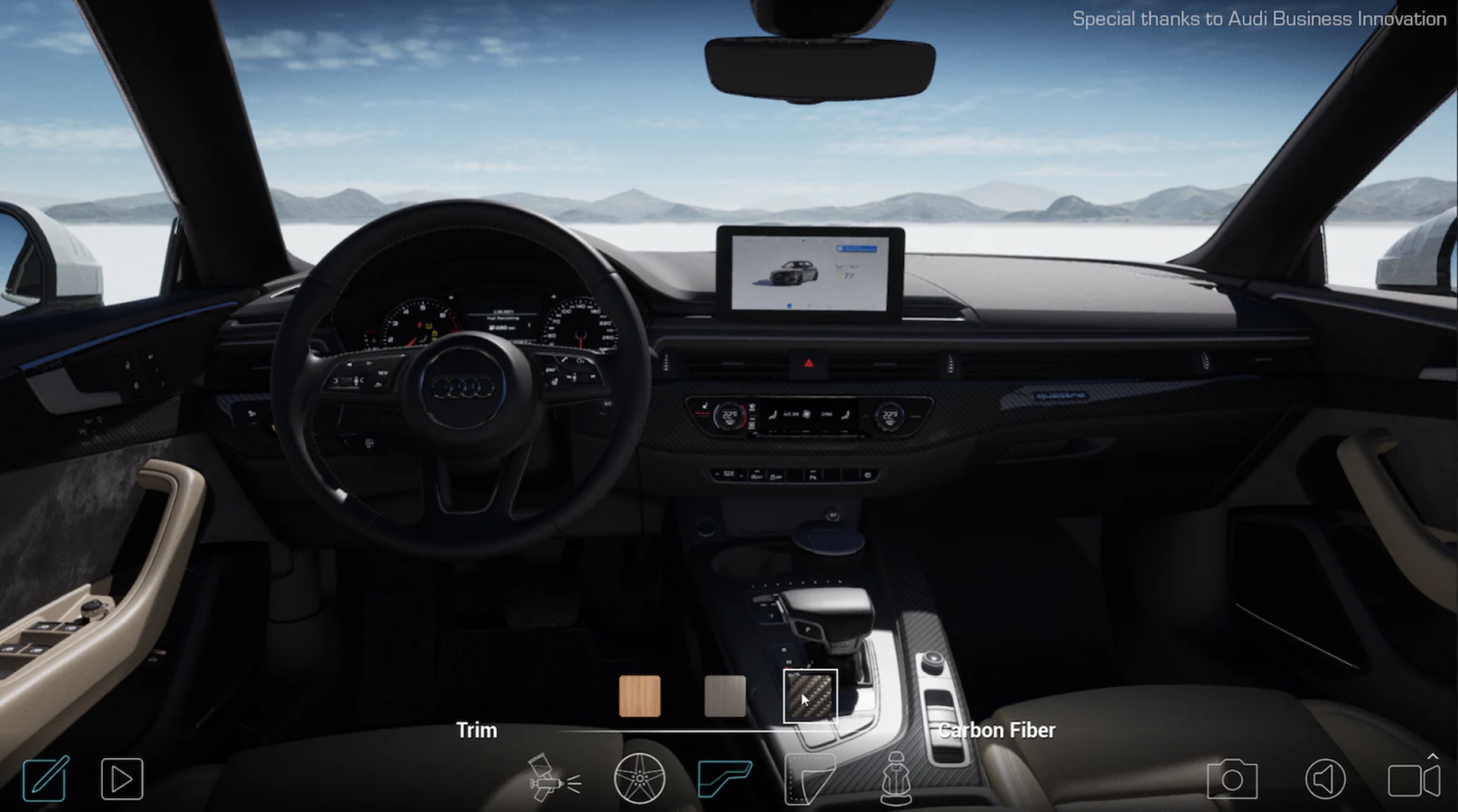Open the paint spray gun category
The width and height of the screenshot is (1458, 812).
click(553, 779)
